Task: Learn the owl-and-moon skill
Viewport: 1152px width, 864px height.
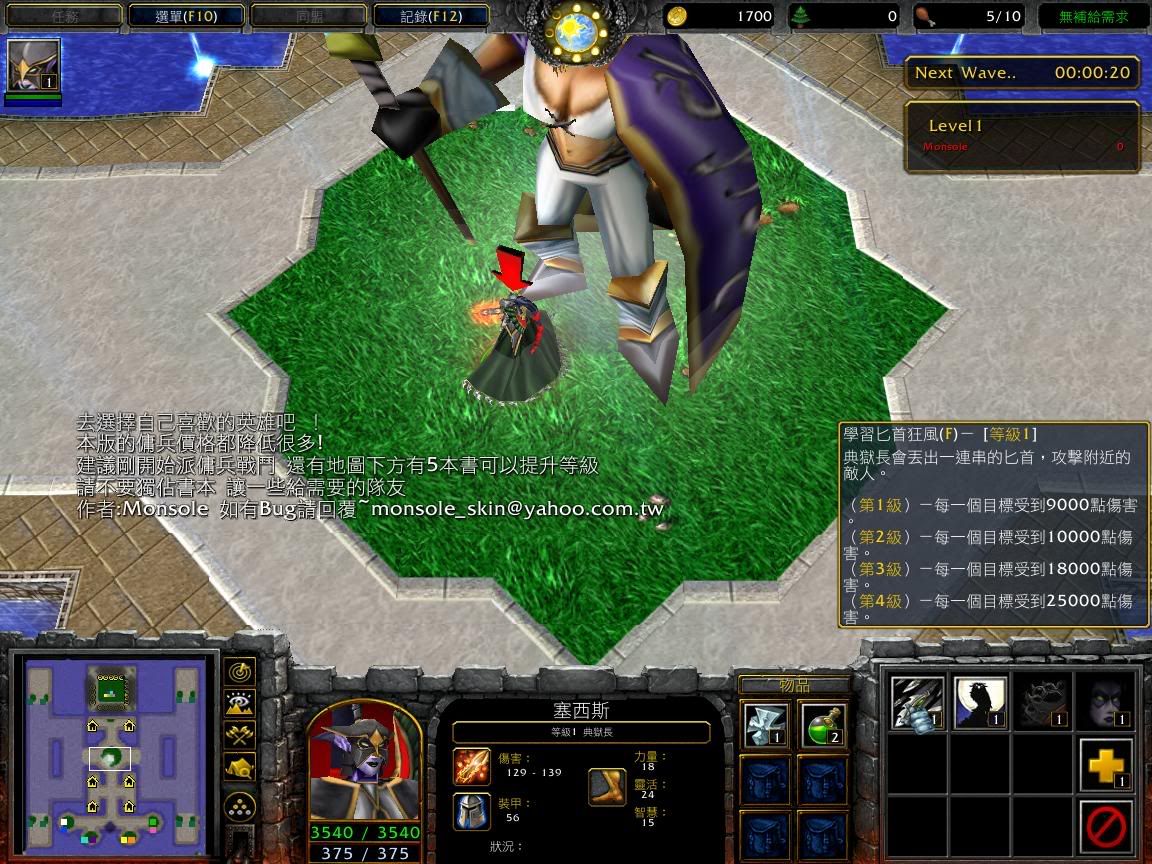Action: coord(980,702)
